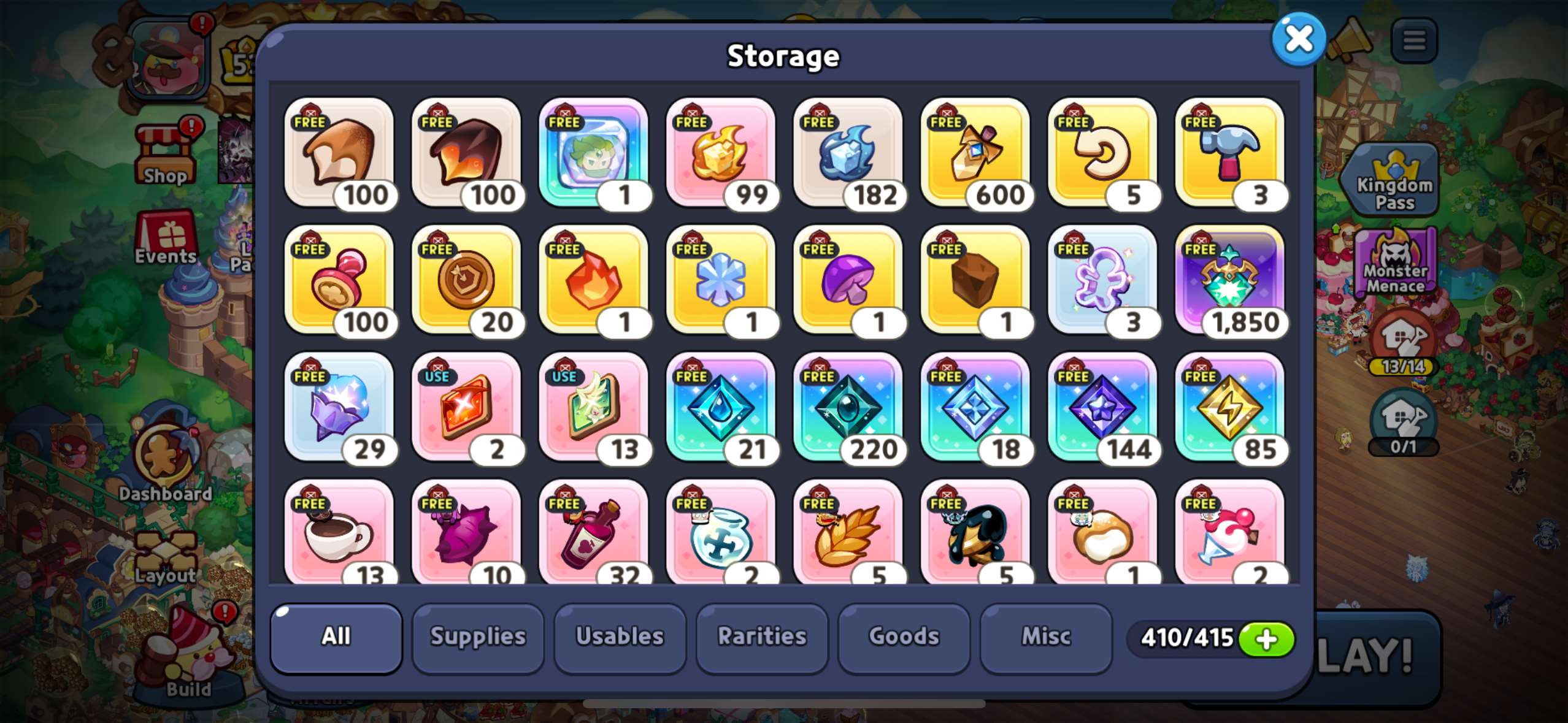The width and height of the screenshot is (1568, 723).
Task: Switch to the Supplies tab
Action: [x=478, y=637]
